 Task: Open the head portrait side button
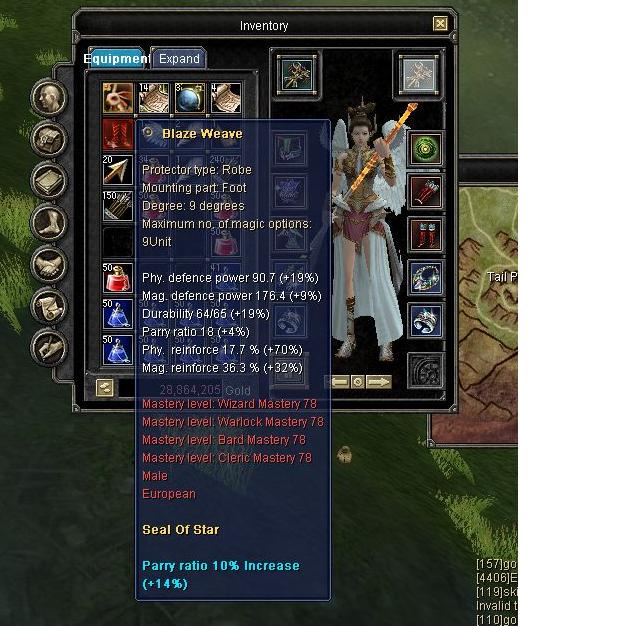point(48,99)
